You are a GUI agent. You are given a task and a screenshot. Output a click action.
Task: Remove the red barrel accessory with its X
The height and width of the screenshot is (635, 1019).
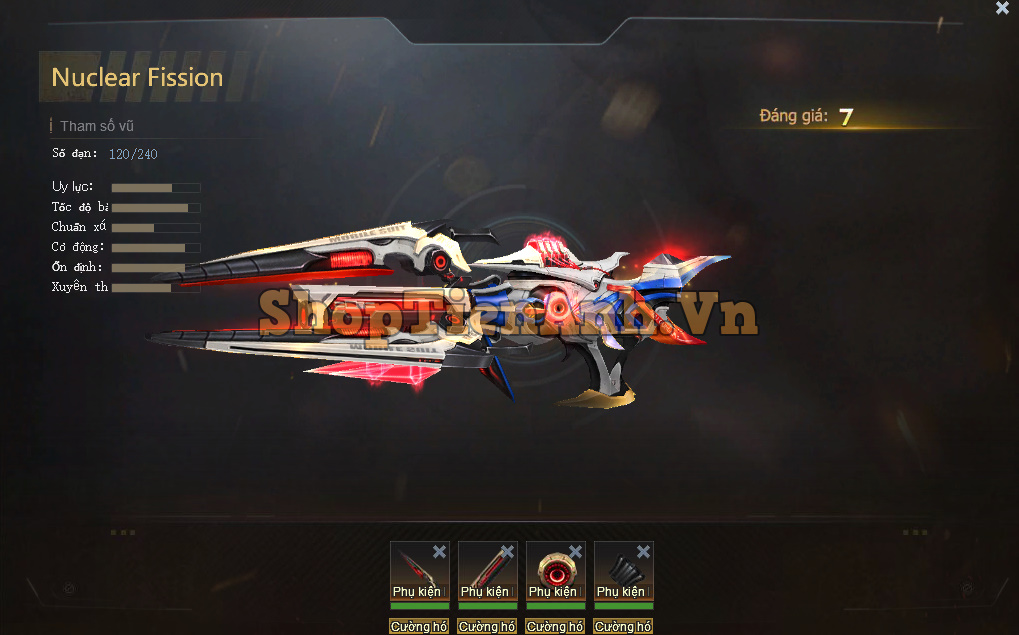tap(507, 552)
